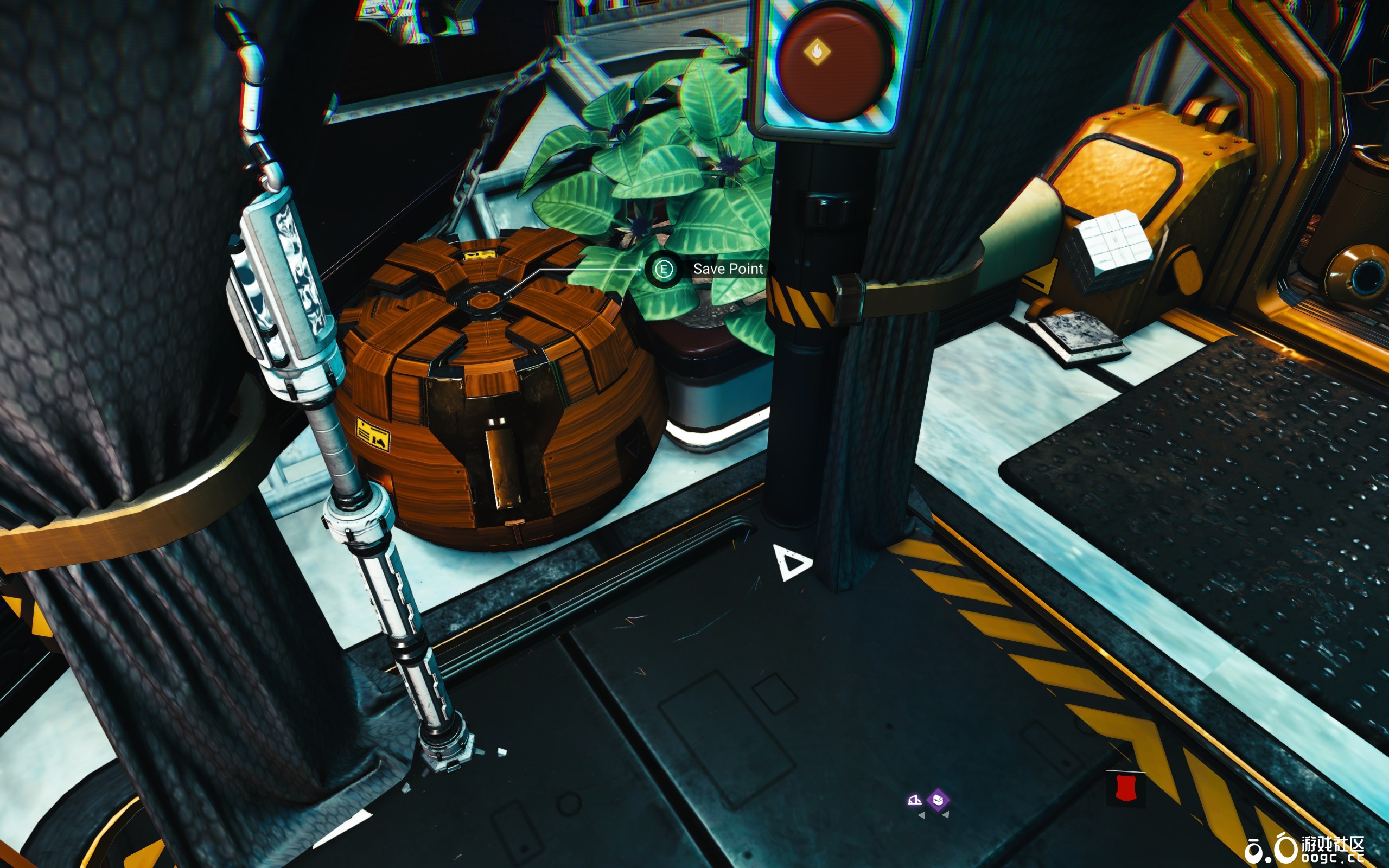1389x868 pixels.
Task: Select the purple cube quick-menu icon
Action: click(938, 800)
